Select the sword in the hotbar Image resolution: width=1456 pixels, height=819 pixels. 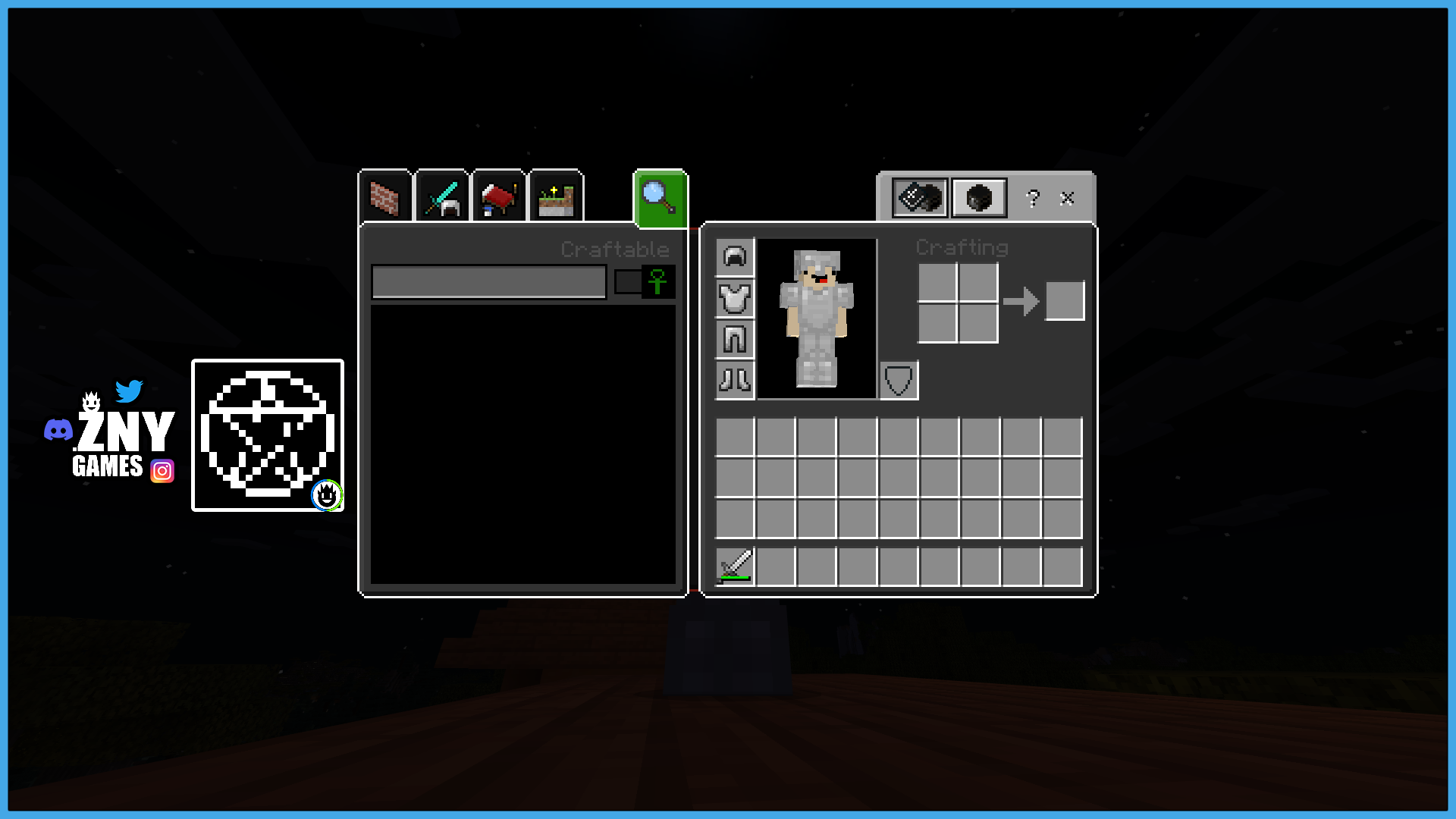click(733, 566)
